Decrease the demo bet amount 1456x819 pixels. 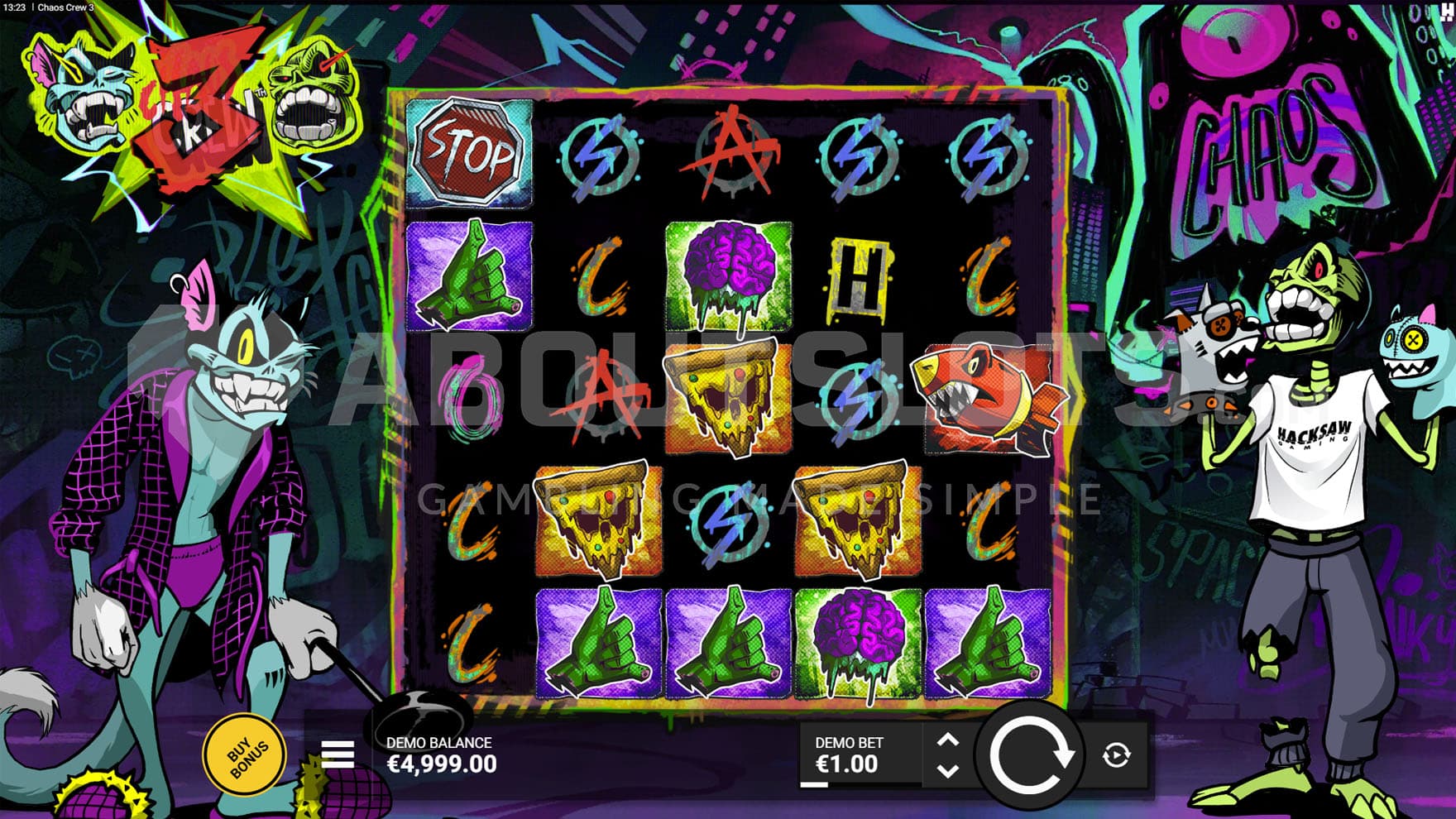[948, 770]
